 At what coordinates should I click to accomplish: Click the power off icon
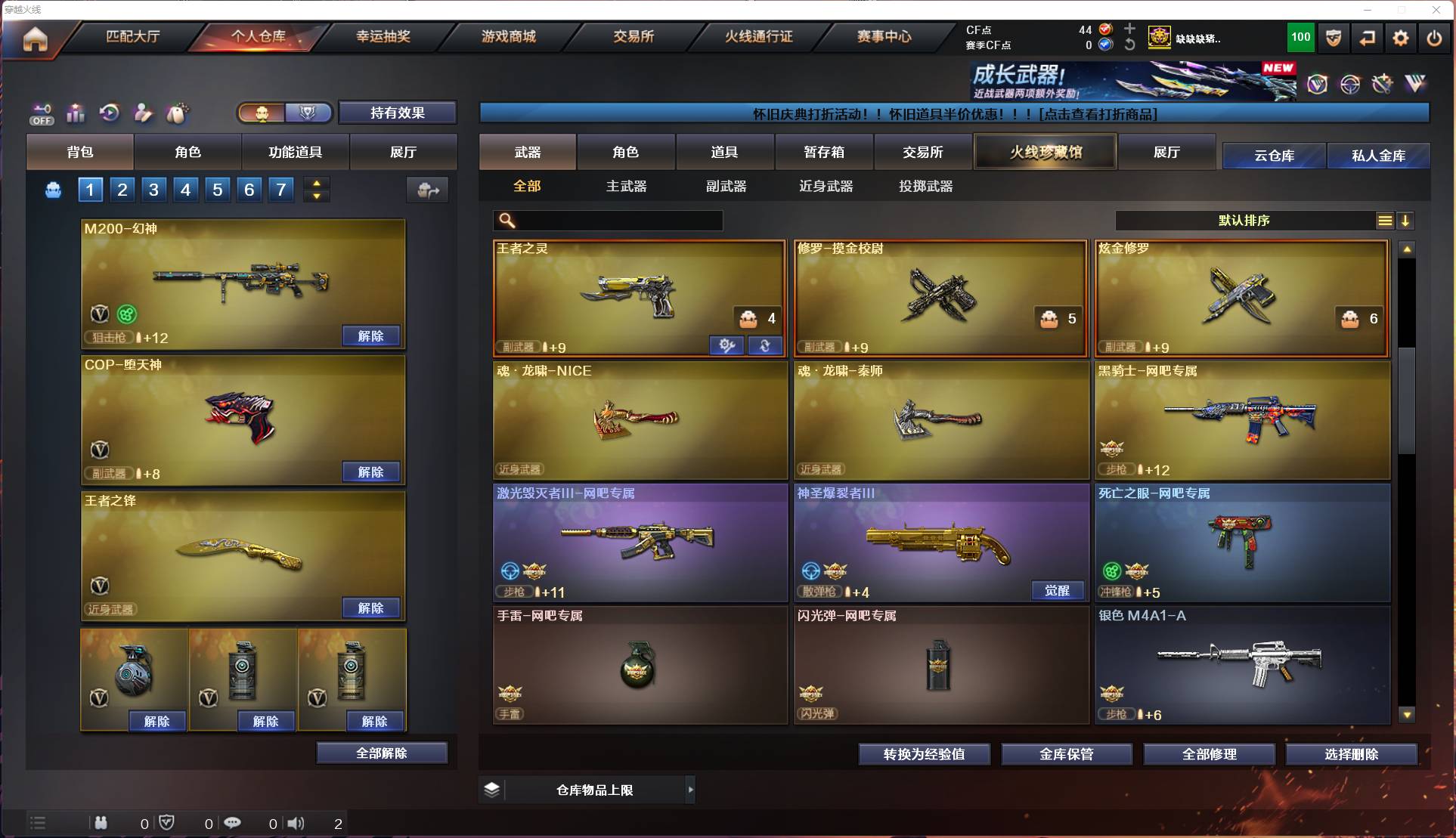tap(1434, 38)
